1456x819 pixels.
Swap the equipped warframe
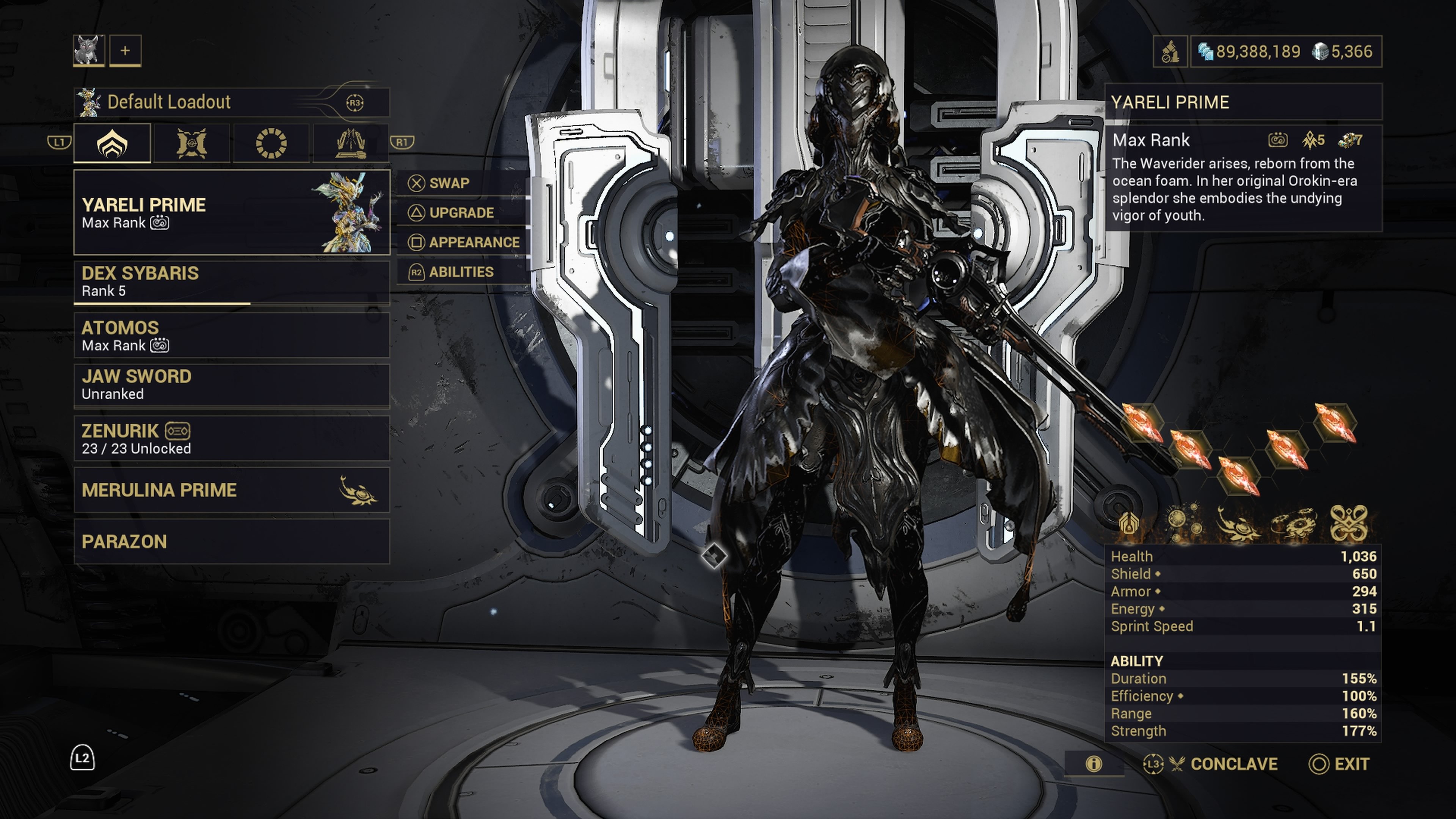(449, 183)
